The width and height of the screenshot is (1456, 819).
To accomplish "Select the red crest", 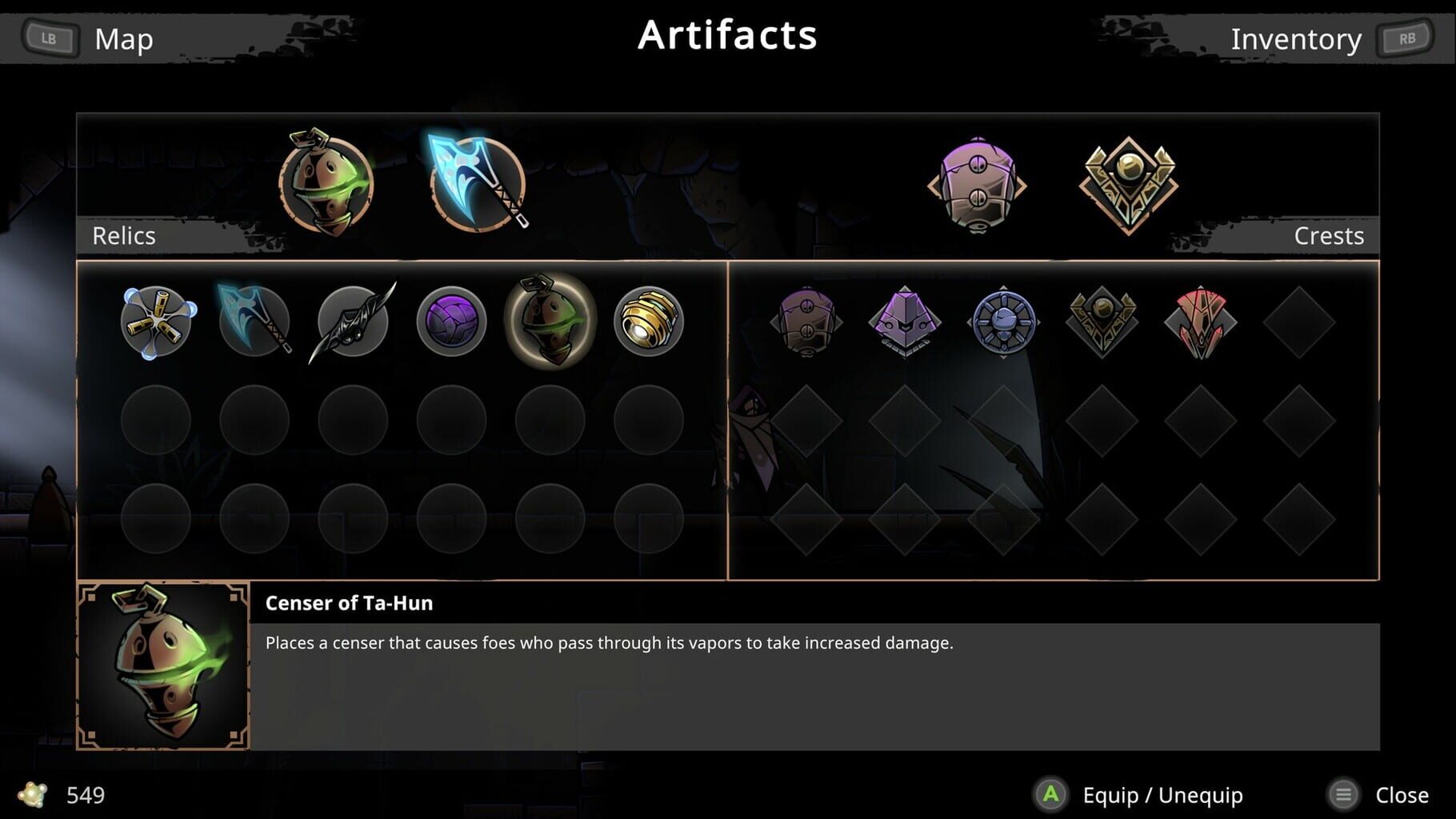I will (x=1199, y=324).
